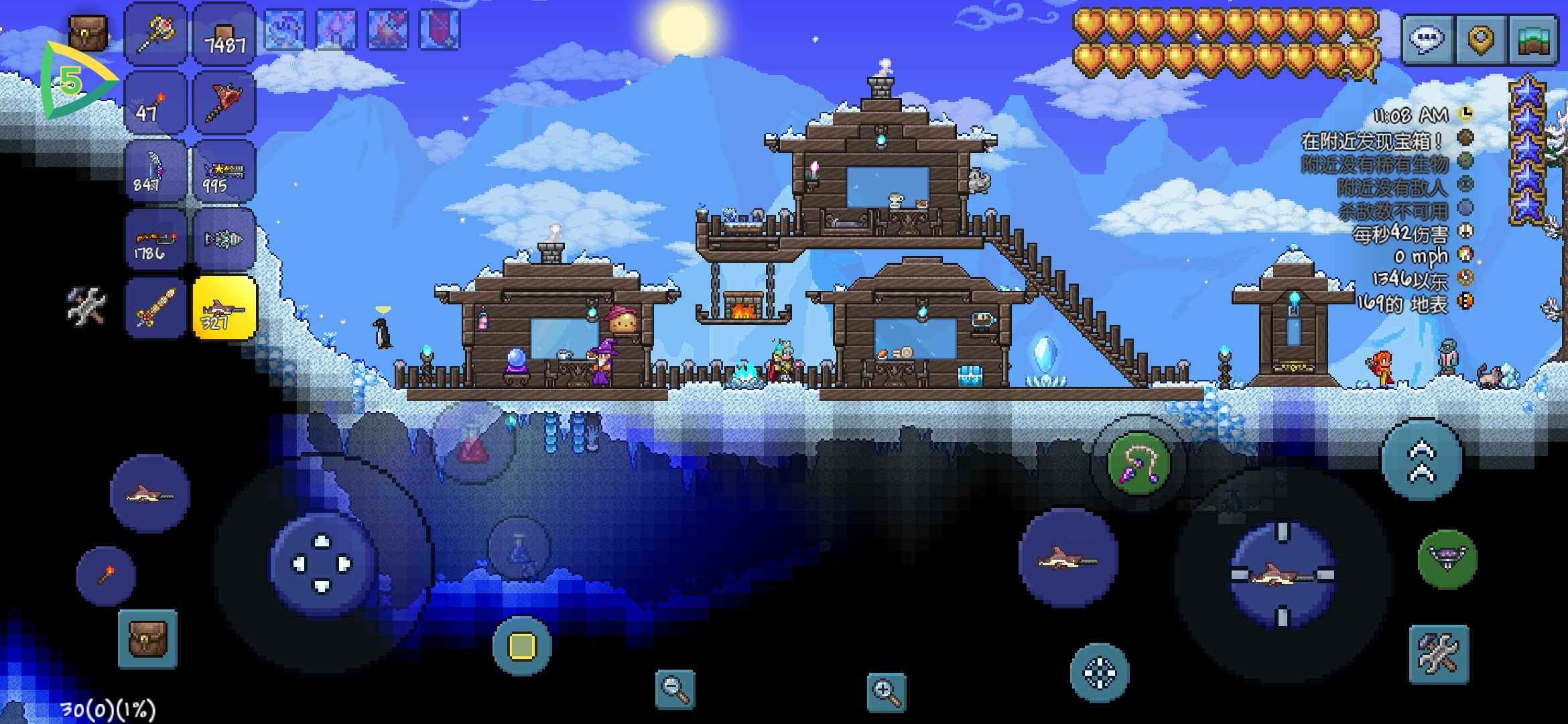This screenshot has width=1568, height=724.
Task: Toggle the smart cursor crosshair button
Action: (1100, 672)
